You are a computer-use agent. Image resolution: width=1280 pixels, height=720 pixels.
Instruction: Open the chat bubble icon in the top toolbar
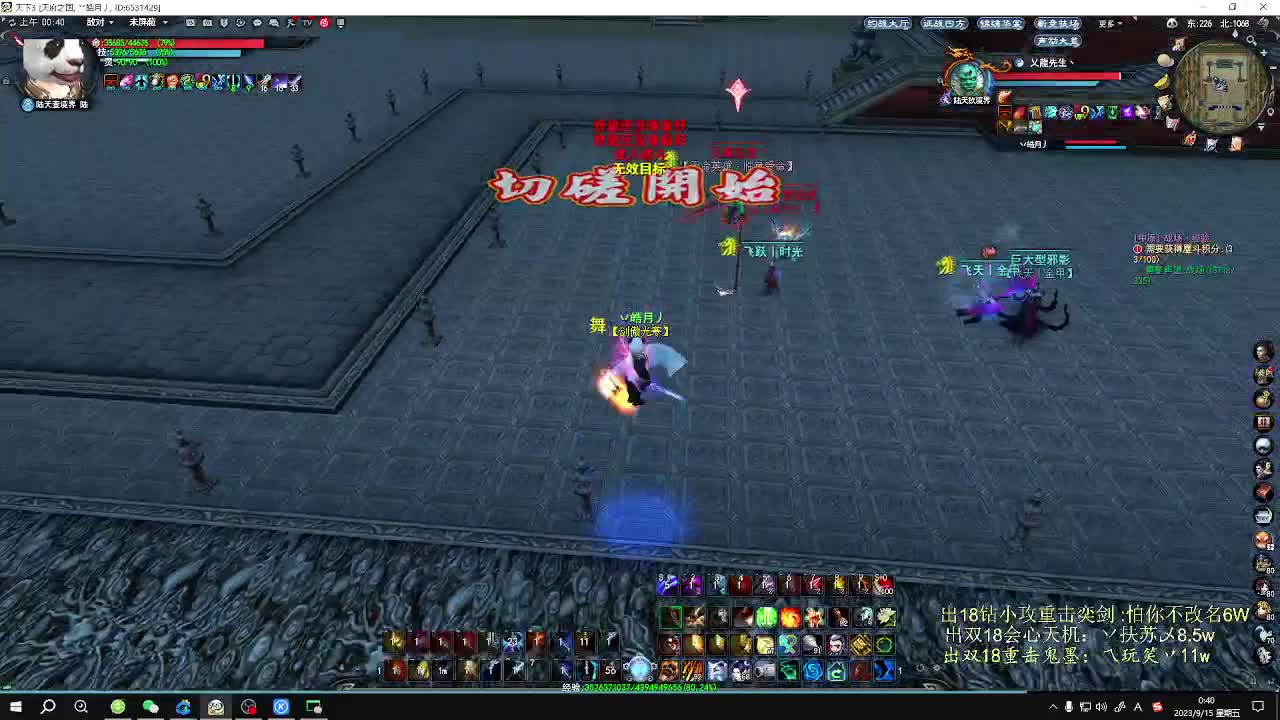[x=257, y=23]
